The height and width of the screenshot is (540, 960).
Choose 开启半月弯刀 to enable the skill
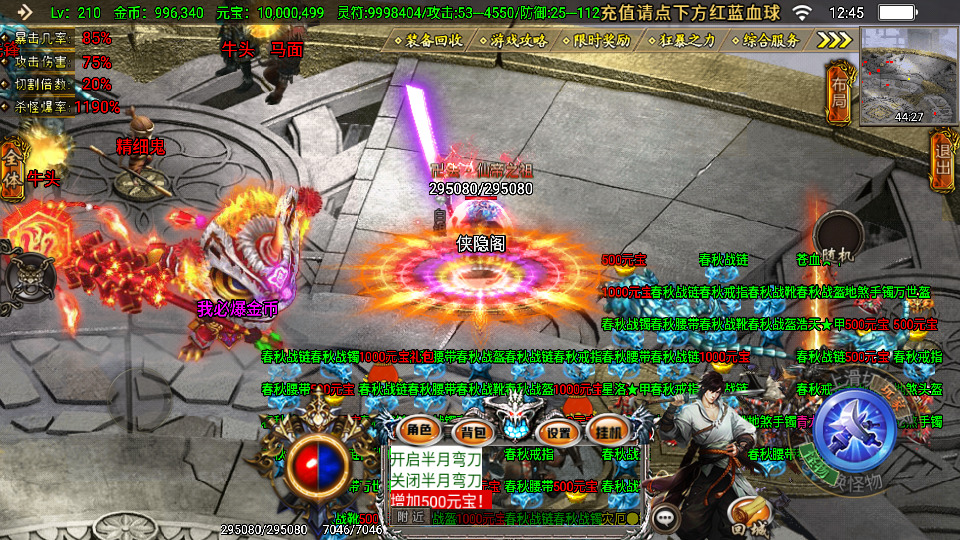(435, 459)
